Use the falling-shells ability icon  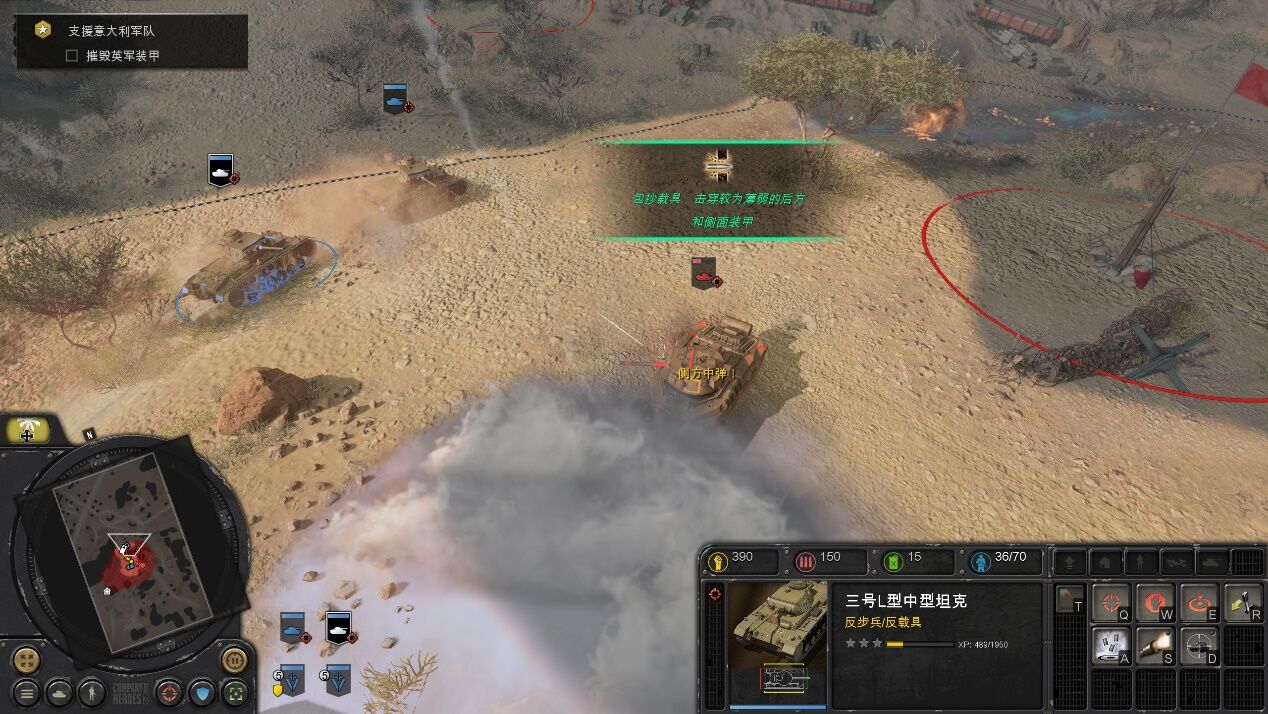pyautogui.click(x=1110, y=645)
